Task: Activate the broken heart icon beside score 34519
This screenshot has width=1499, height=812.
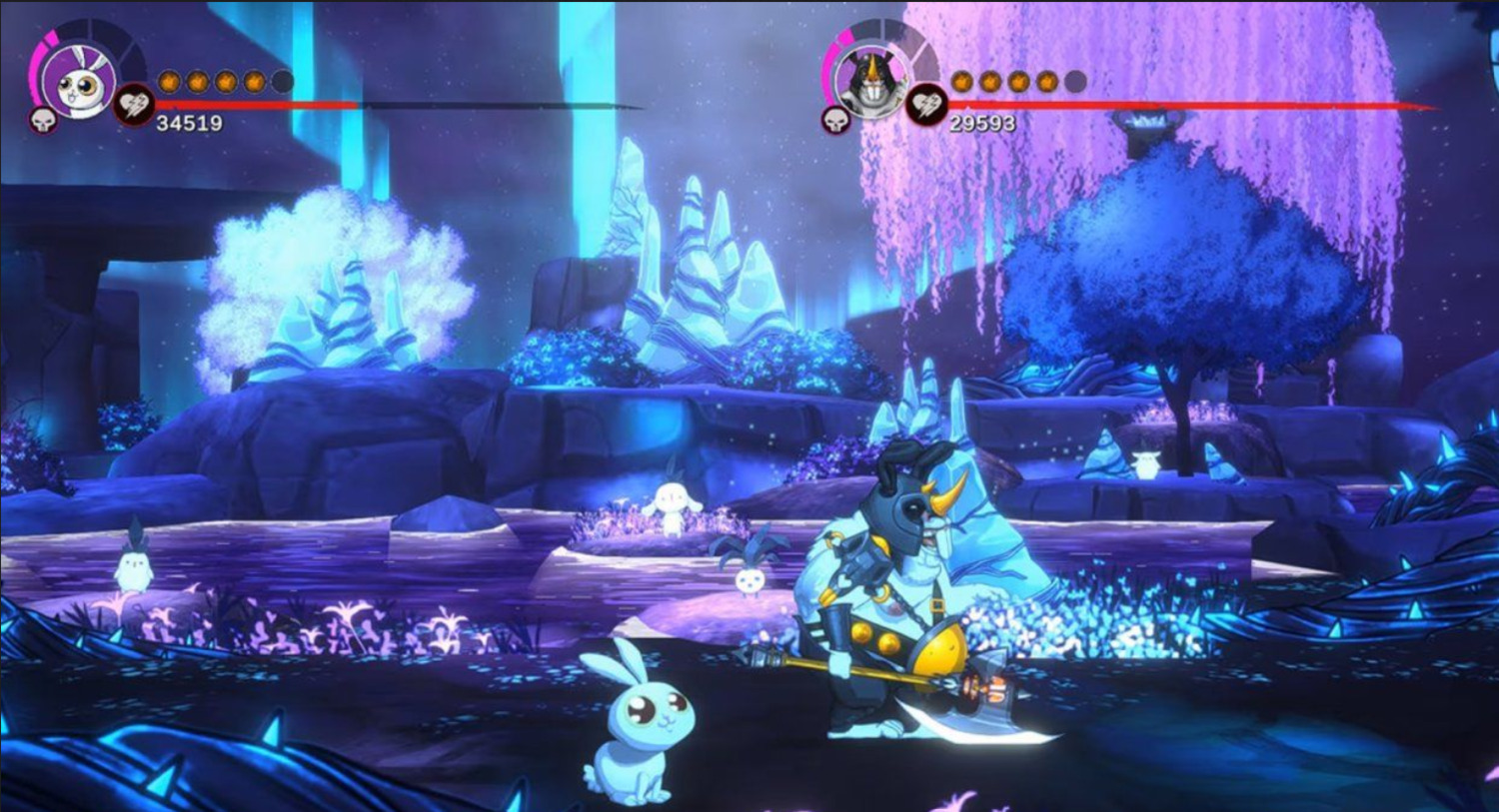Action: click(133, 105)
